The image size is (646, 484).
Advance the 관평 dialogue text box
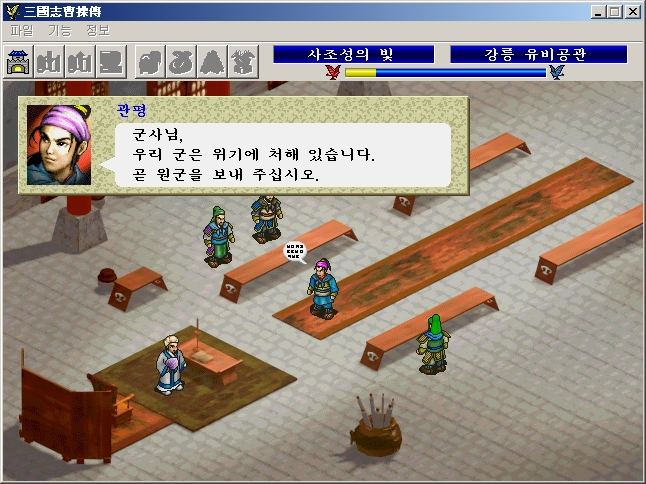280,153
